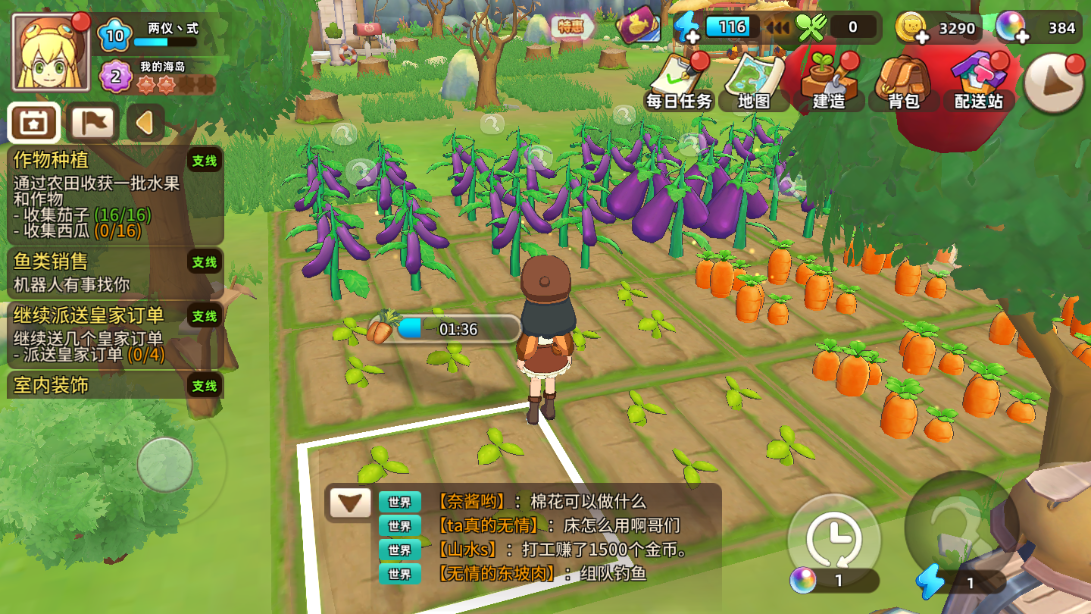1091x614 pixels.
Task: Add energy with the lightning plus icon
Action: click(x=688, y=28)
